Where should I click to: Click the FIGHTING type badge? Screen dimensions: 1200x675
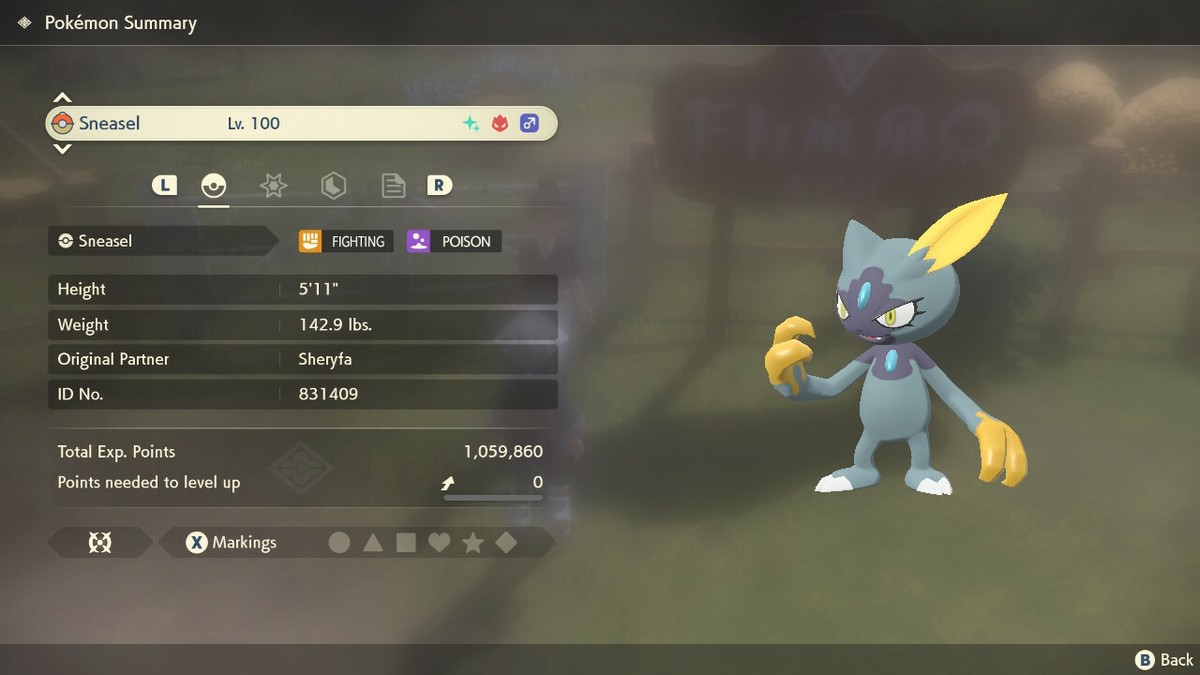pos(345,241)
